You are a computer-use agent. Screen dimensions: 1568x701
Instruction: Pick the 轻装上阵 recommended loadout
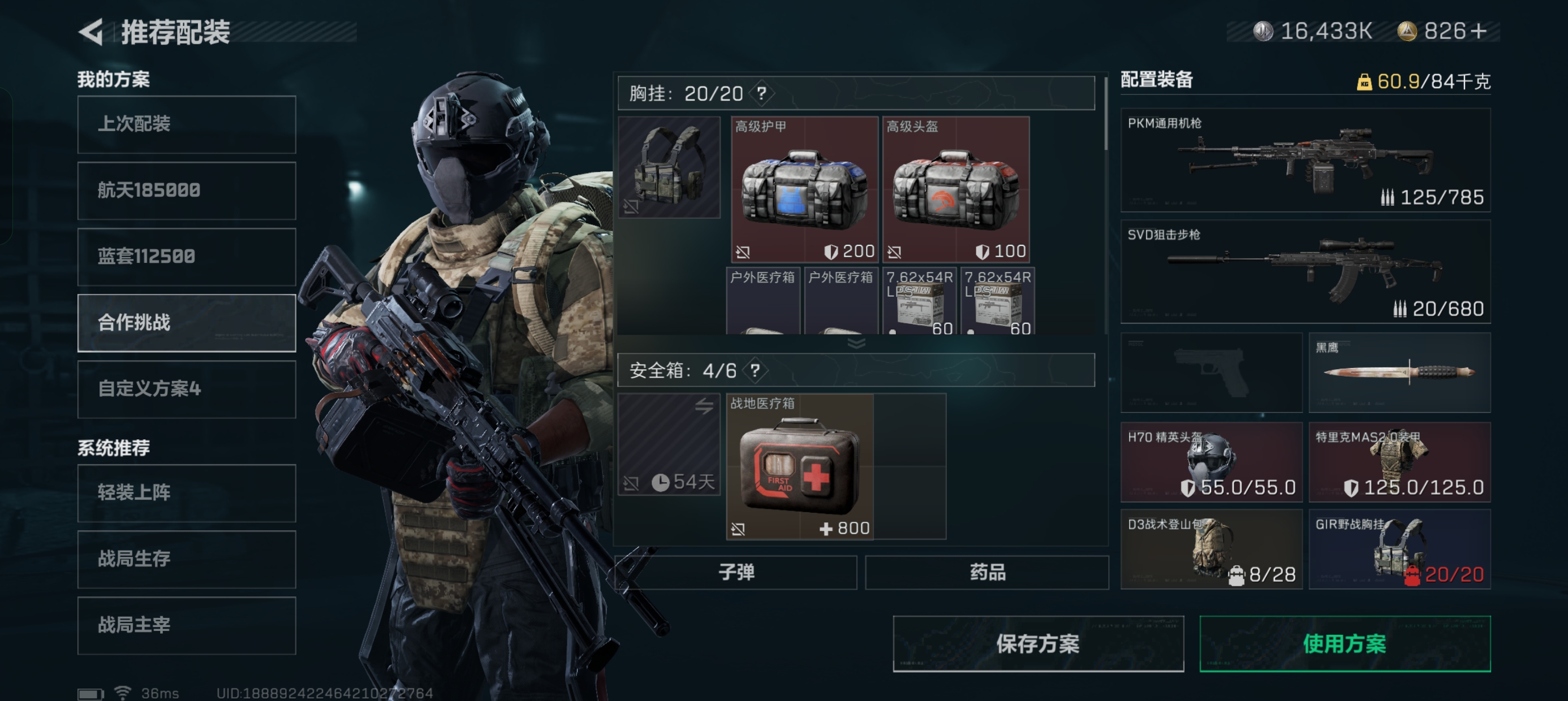186,493
